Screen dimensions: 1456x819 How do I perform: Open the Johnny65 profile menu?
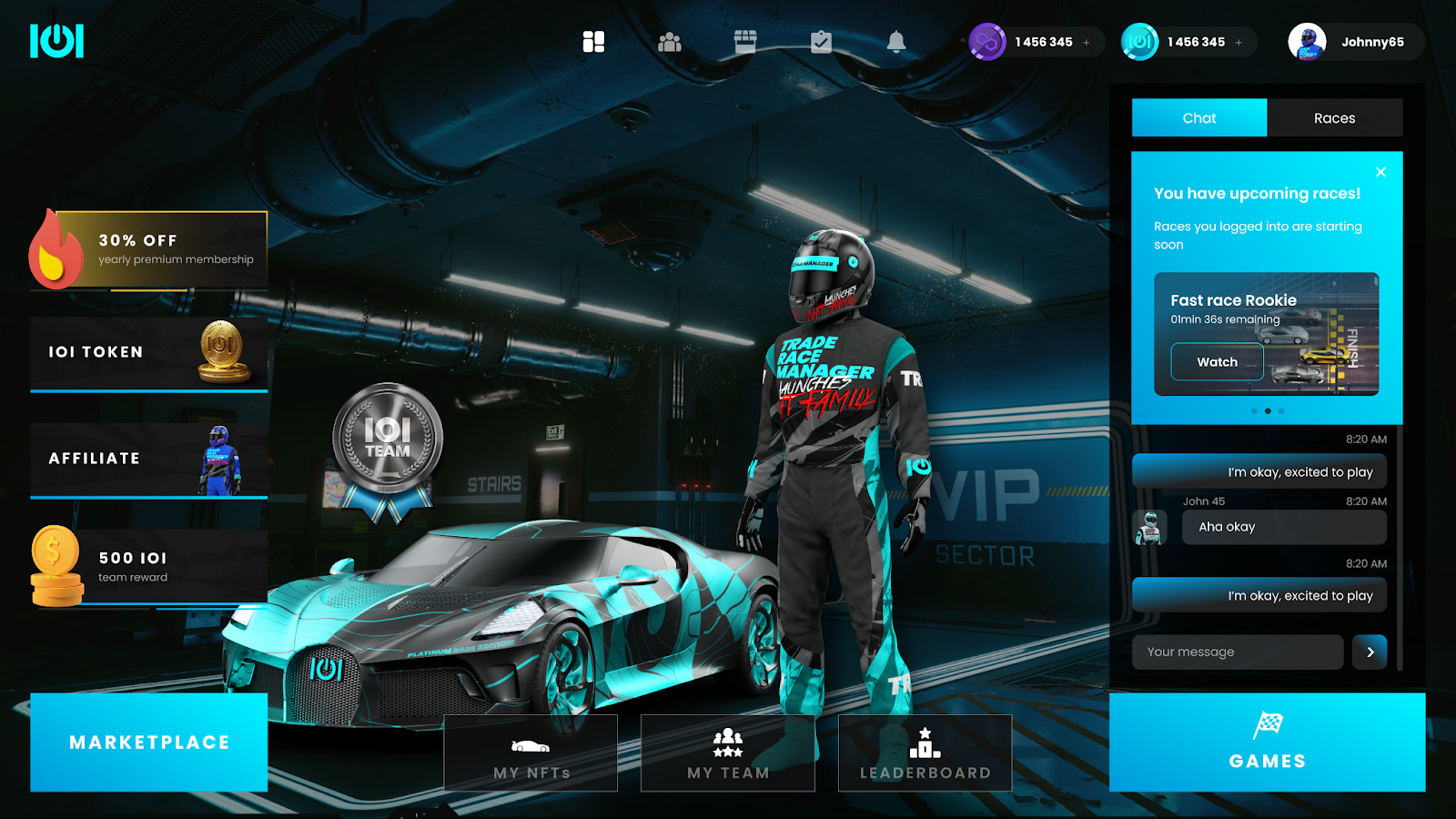coord(1355,42)
